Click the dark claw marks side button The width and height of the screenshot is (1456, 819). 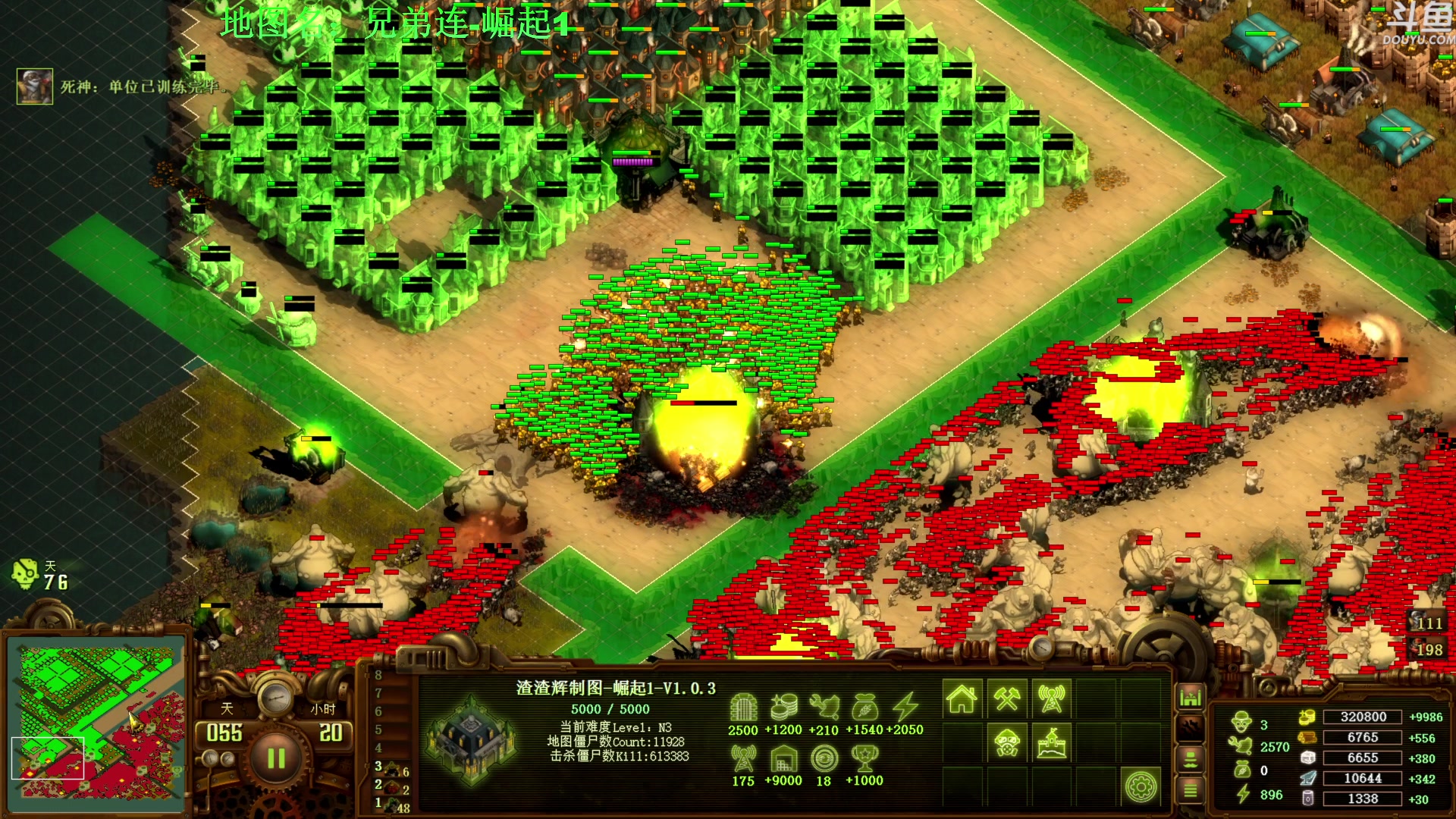1191,728
